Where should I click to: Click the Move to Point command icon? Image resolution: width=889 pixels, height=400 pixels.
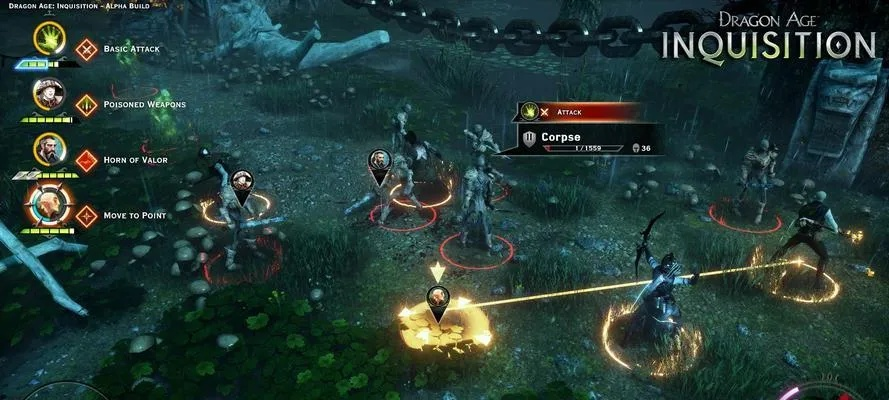pos(87,215)
